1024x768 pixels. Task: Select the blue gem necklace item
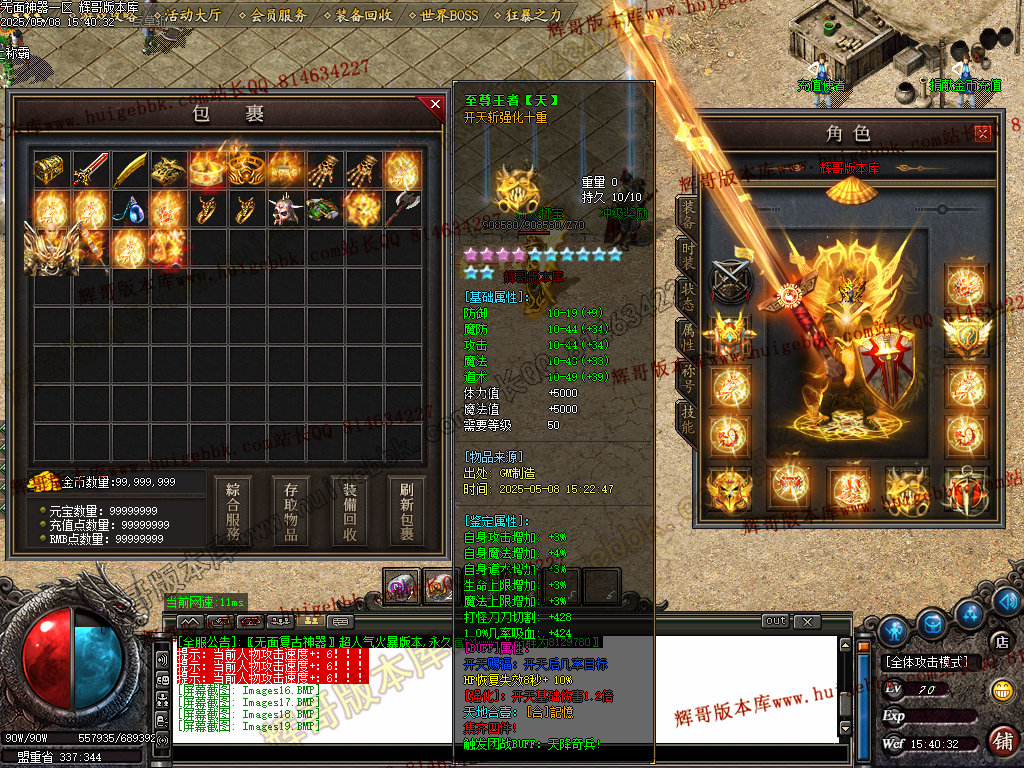point(129,210)
